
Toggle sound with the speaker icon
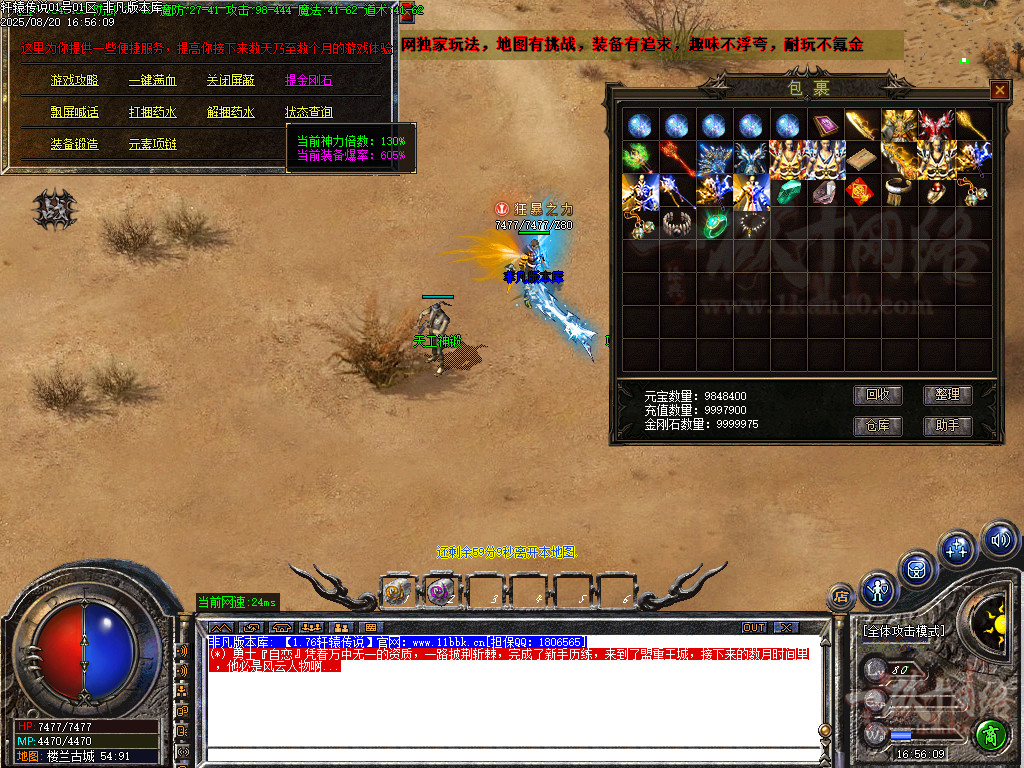[x=999, y=540]
